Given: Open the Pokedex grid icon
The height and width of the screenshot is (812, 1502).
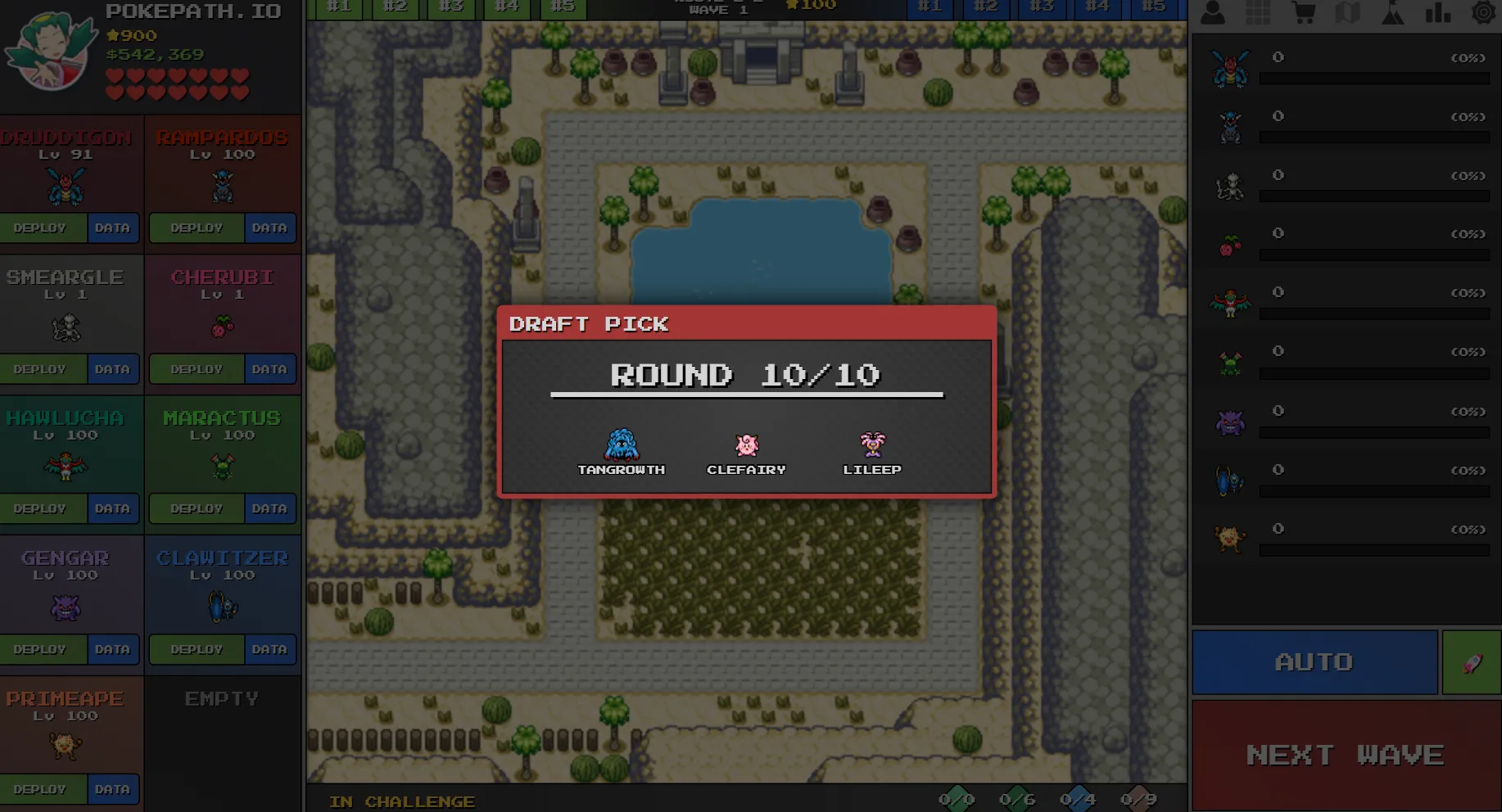Looking at the screenshot, I should coord(1259,13).
